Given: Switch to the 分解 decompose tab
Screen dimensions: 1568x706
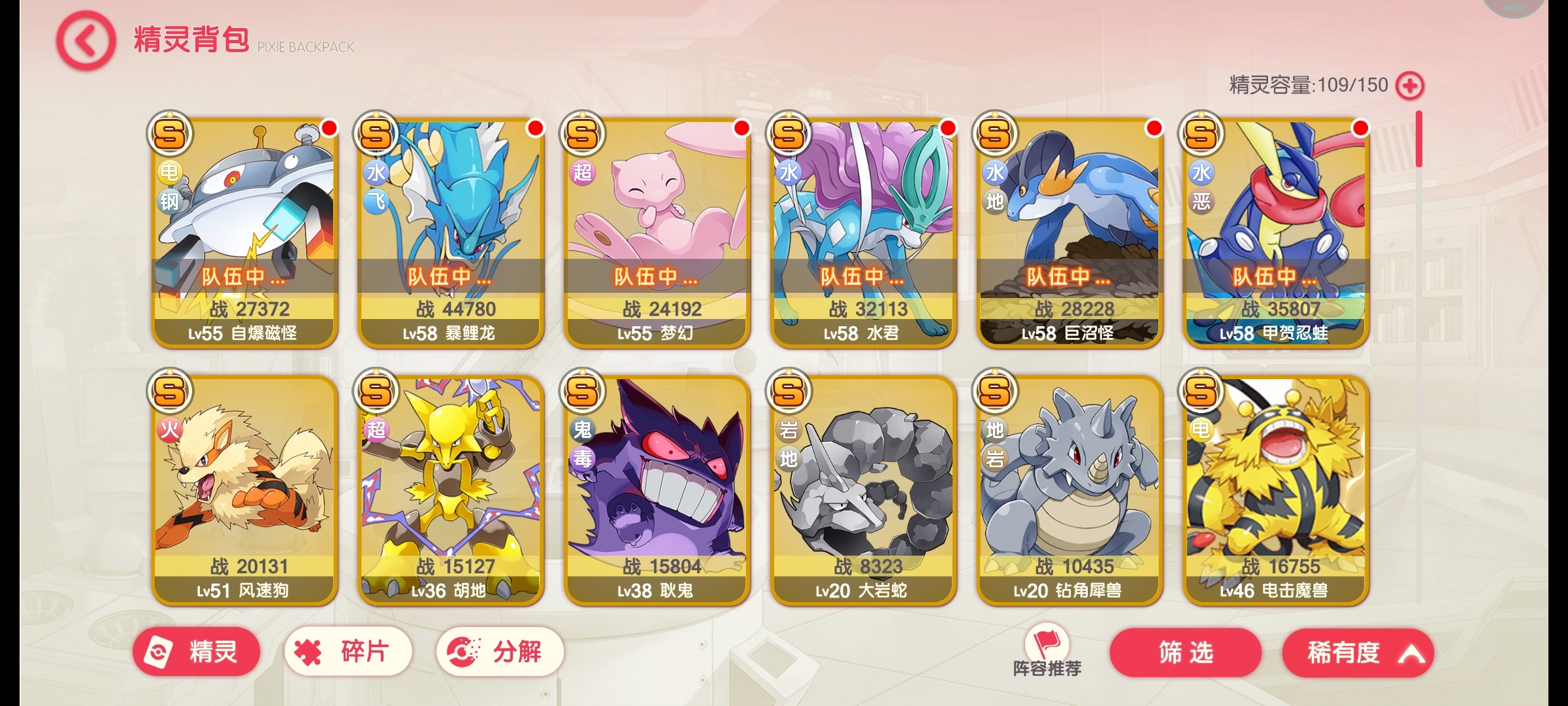Looking at the screenshot, I should 498,651.
